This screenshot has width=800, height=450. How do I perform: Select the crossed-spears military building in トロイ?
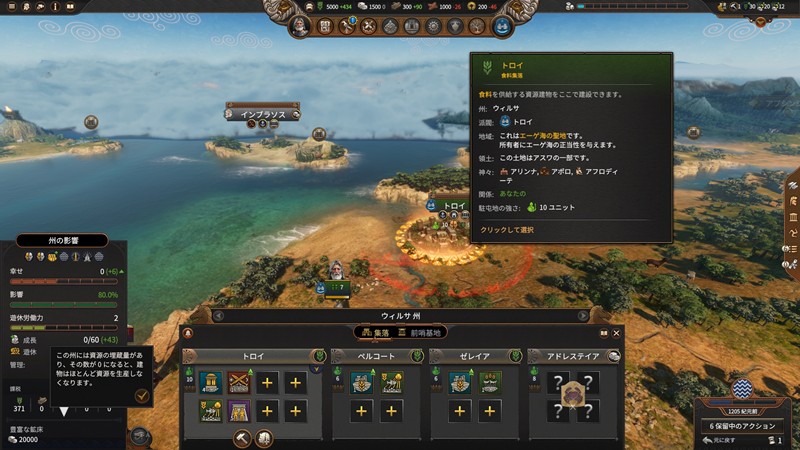pyautogui.click(x=240, y=382)
